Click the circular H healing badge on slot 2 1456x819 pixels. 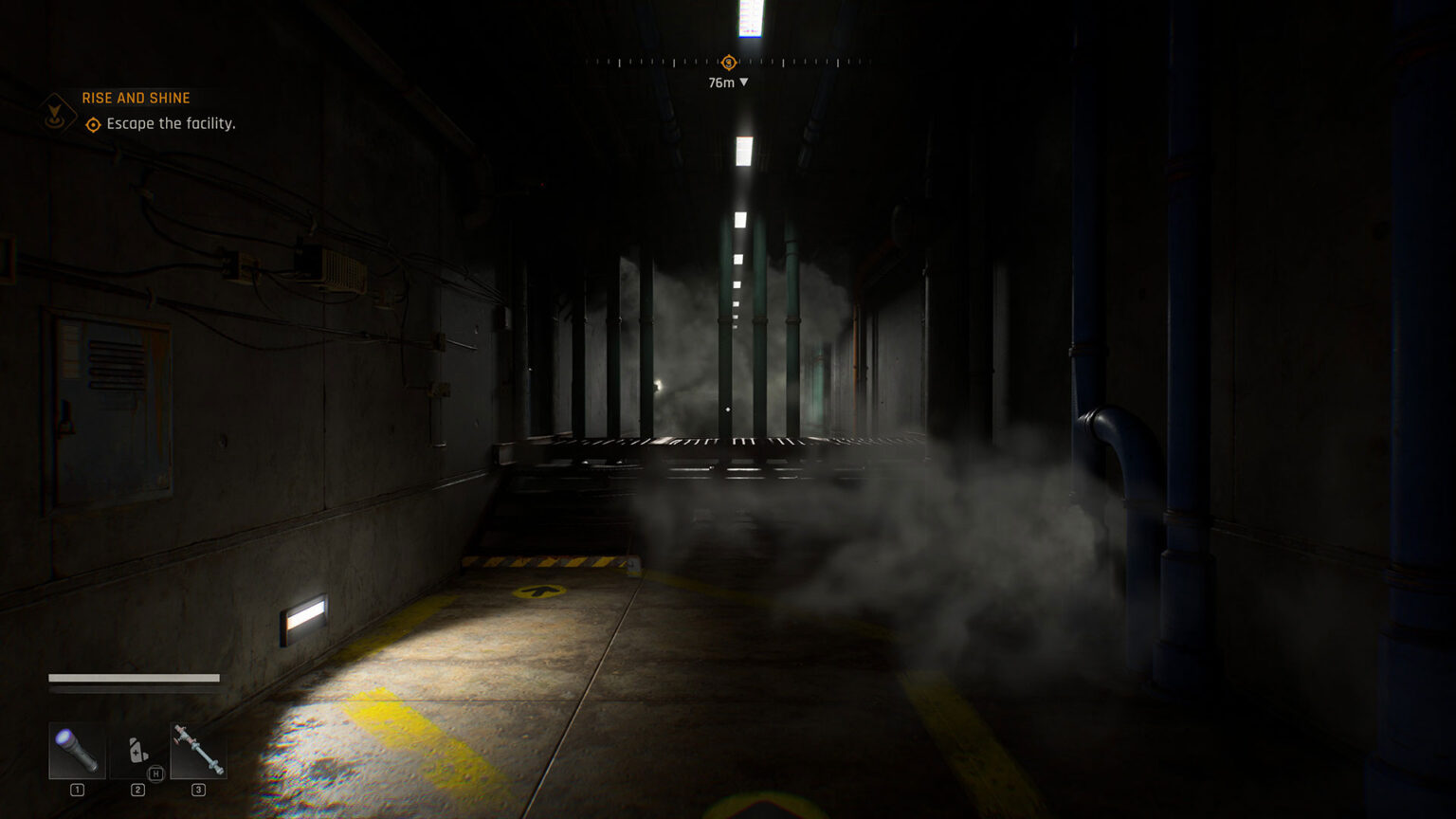155,773
